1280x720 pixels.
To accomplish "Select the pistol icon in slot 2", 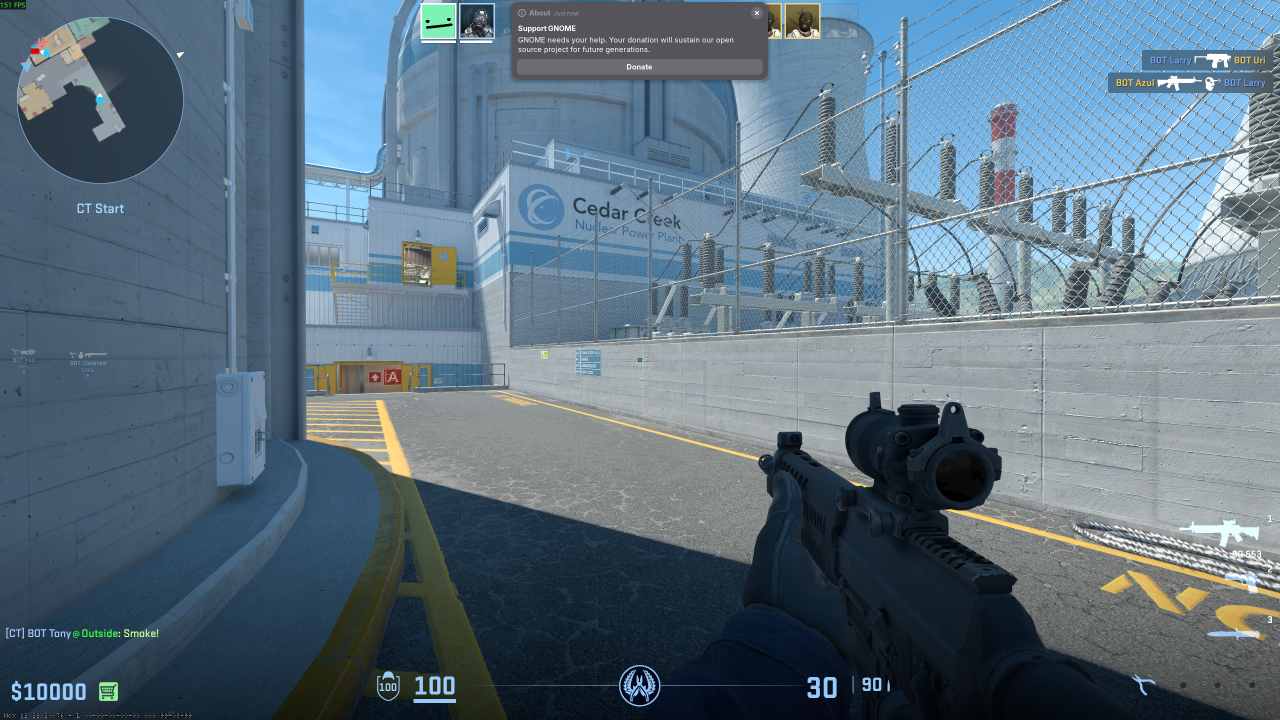I will pos(1240,582).
